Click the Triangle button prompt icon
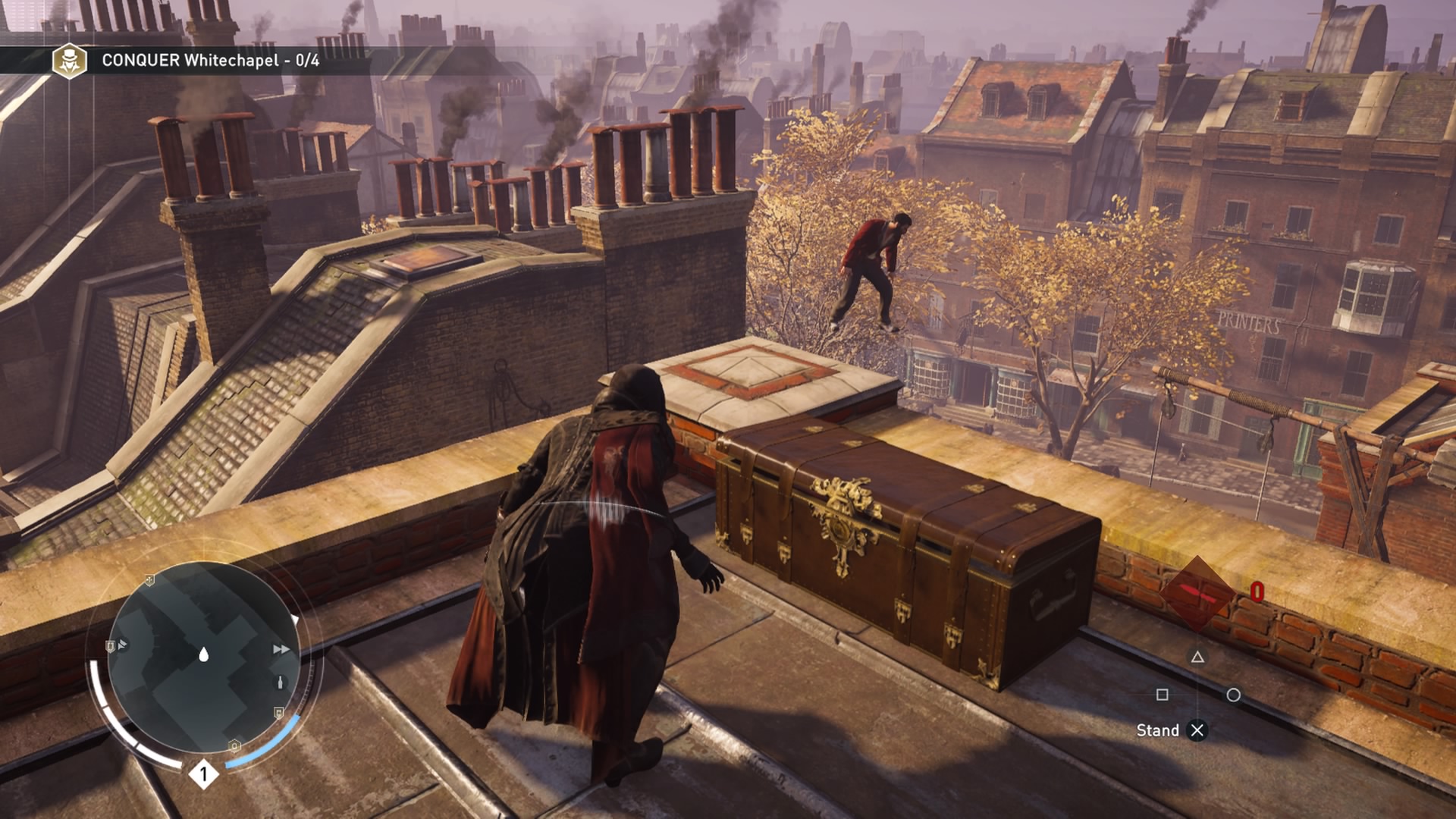1456x819 pixels. (1197, 657)
